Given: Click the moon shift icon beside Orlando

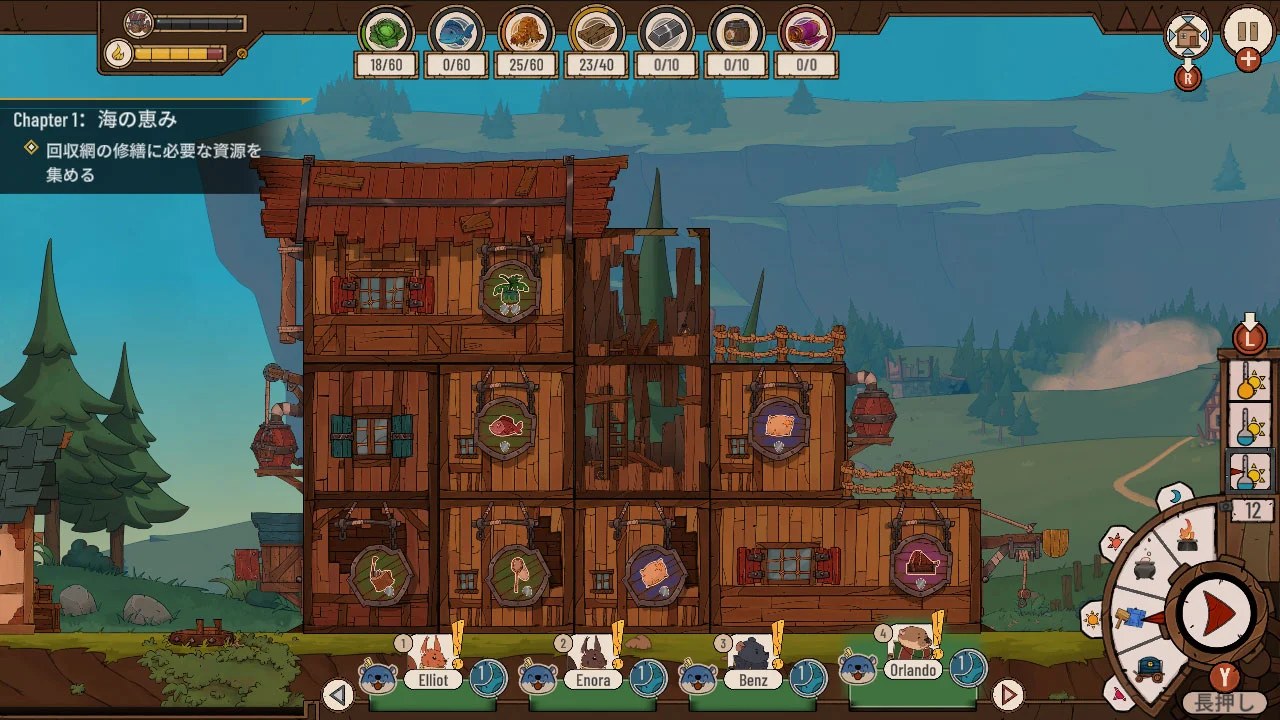Looking at the screenshot, I should tap(968, 668).
